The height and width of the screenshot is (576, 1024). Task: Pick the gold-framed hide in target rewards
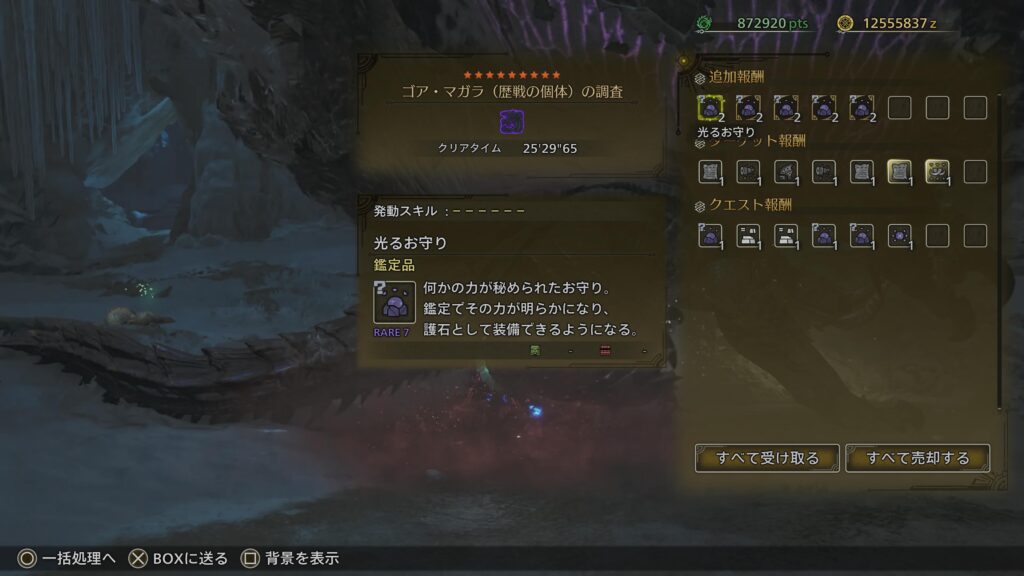tap(899, 172)
